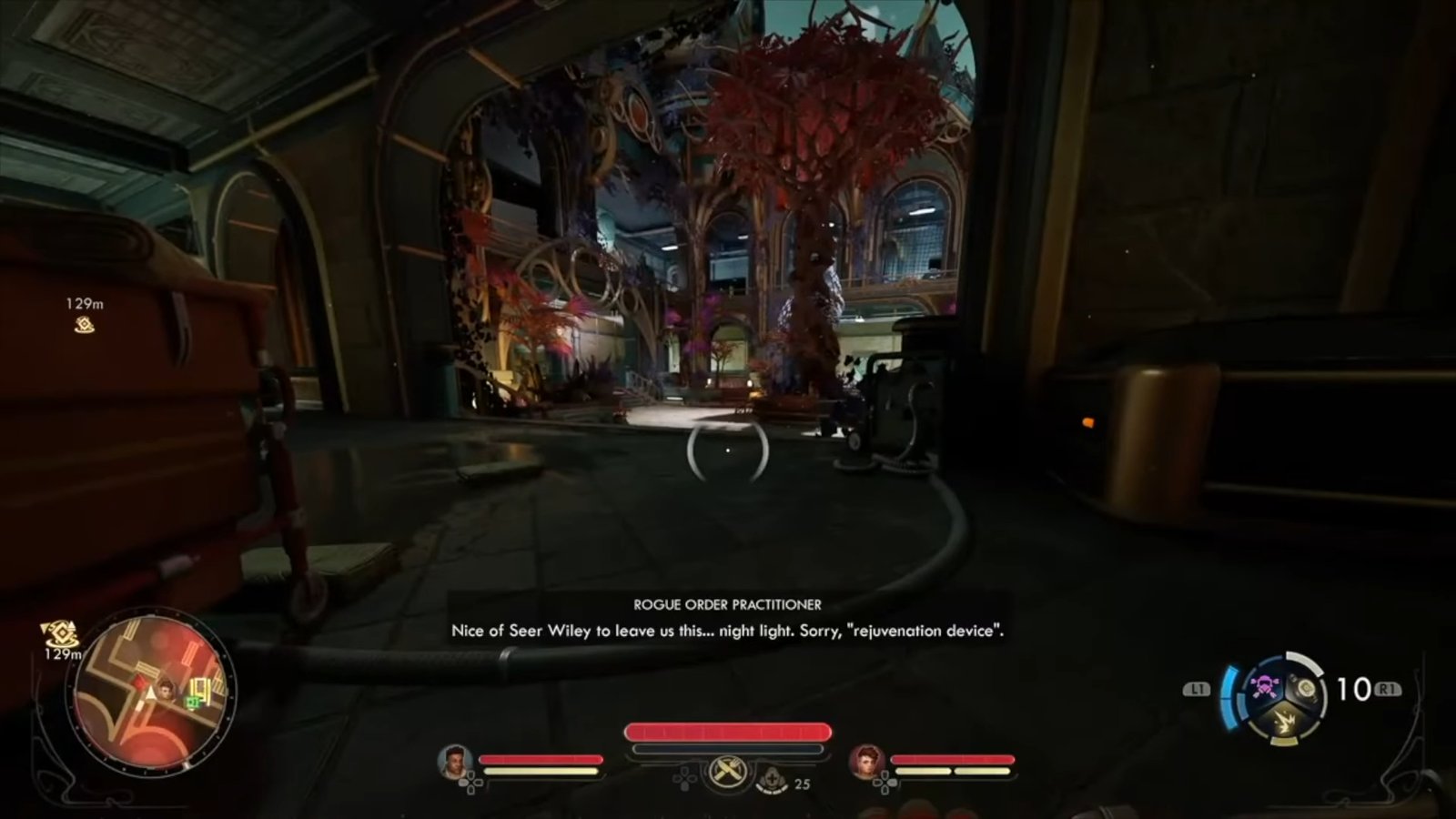Click the medical inhaler icon showing 25
Screen dimensions: 1456x819
772,777
